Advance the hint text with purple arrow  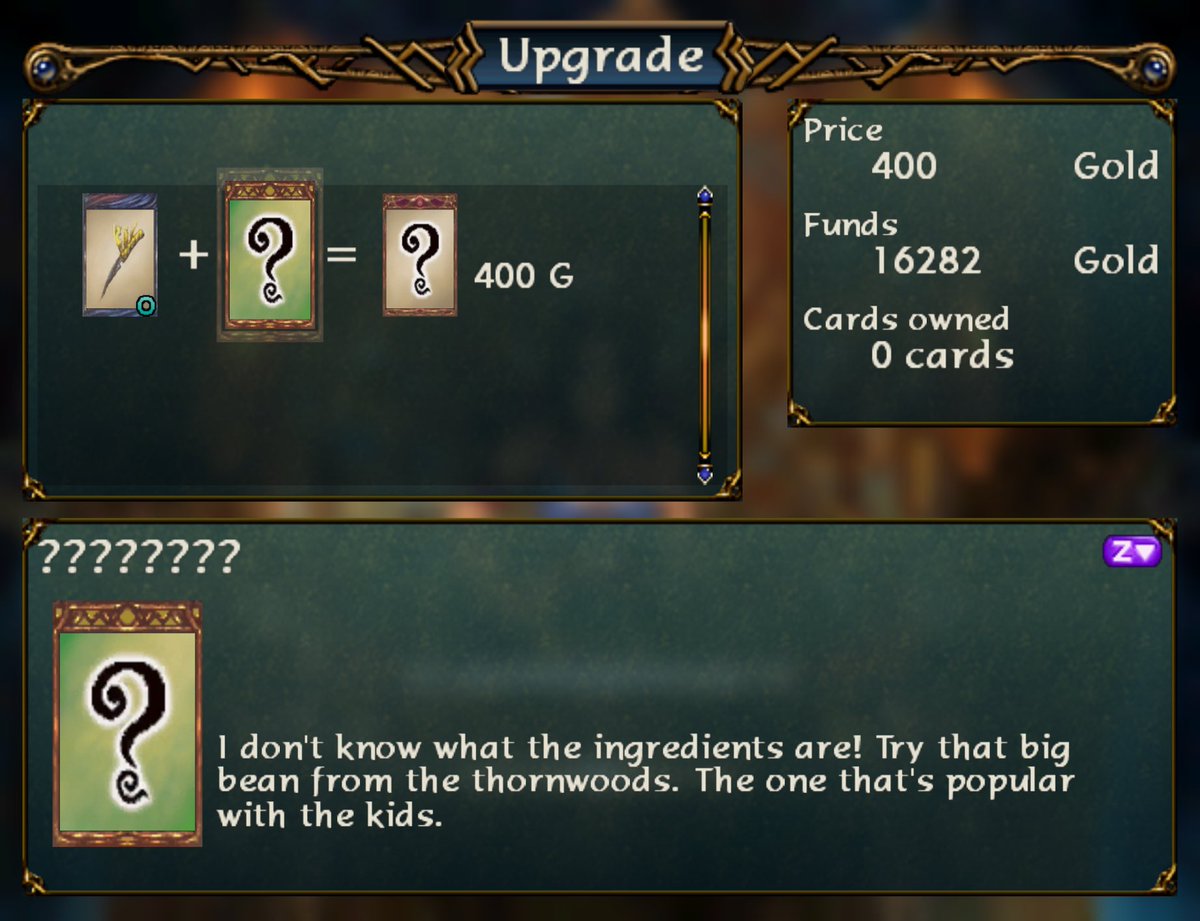1132,551
